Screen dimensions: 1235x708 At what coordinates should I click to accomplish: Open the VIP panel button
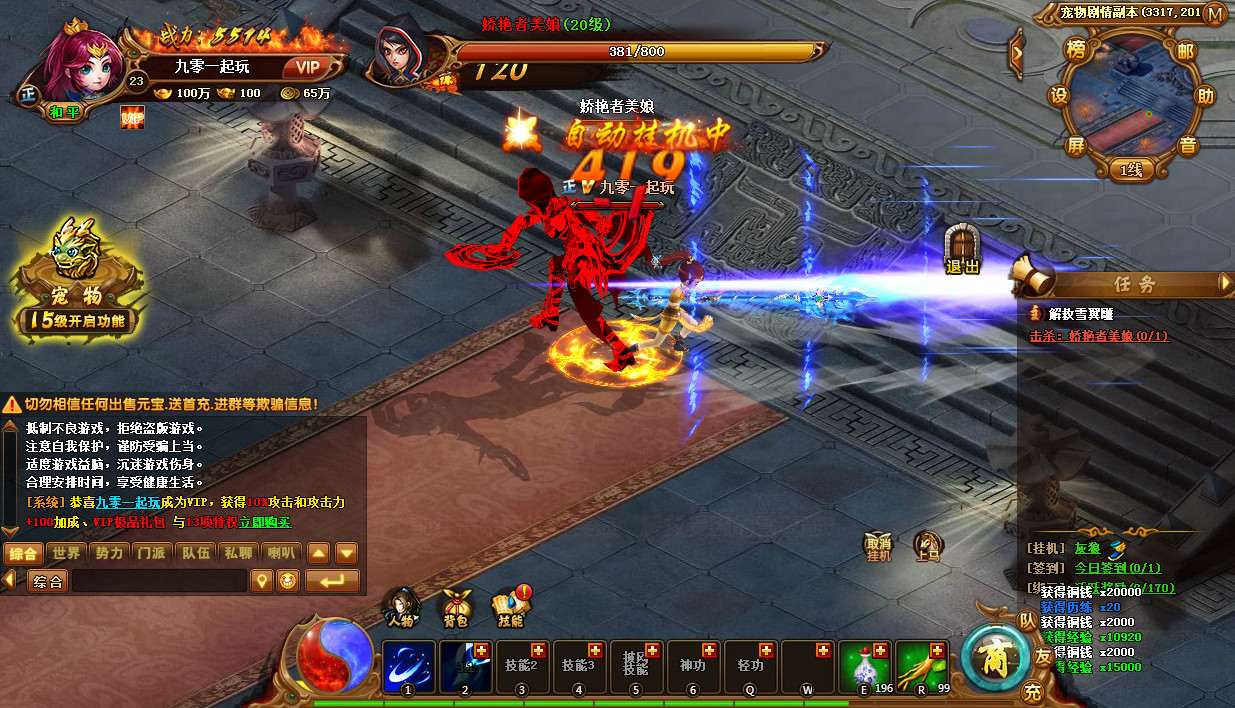click(x=307, y=68)
